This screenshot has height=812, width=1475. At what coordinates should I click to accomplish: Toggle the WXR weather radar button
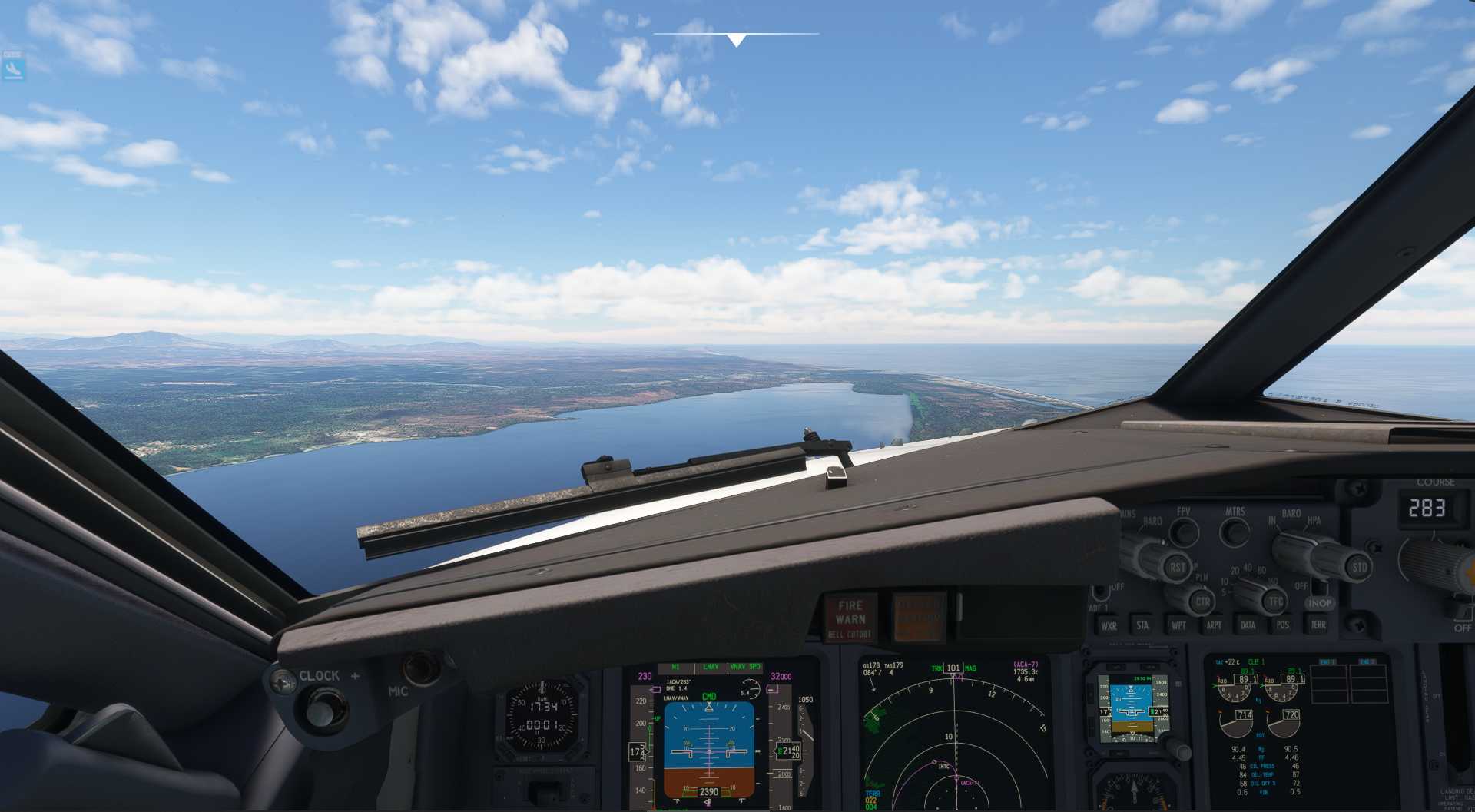(1109, 626)
